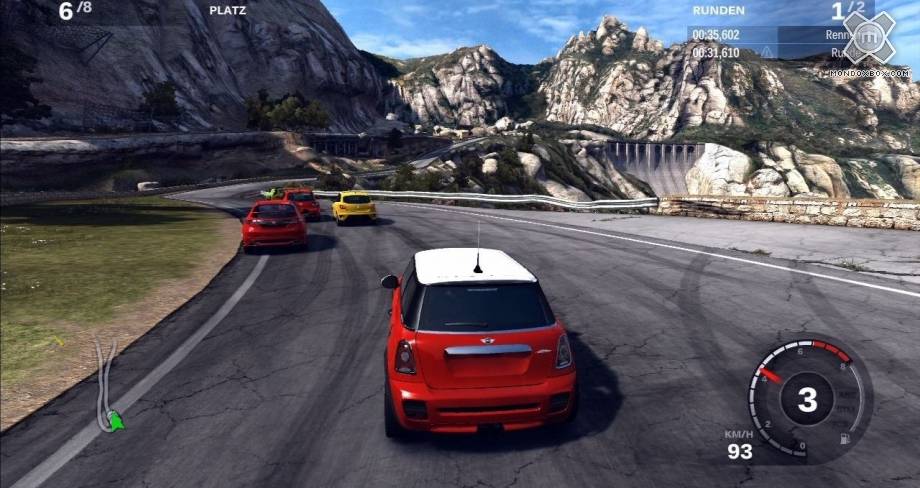Select the green player arrow on minimap
The height and width of the screenshot is (488, 920).
pos(117,421)
